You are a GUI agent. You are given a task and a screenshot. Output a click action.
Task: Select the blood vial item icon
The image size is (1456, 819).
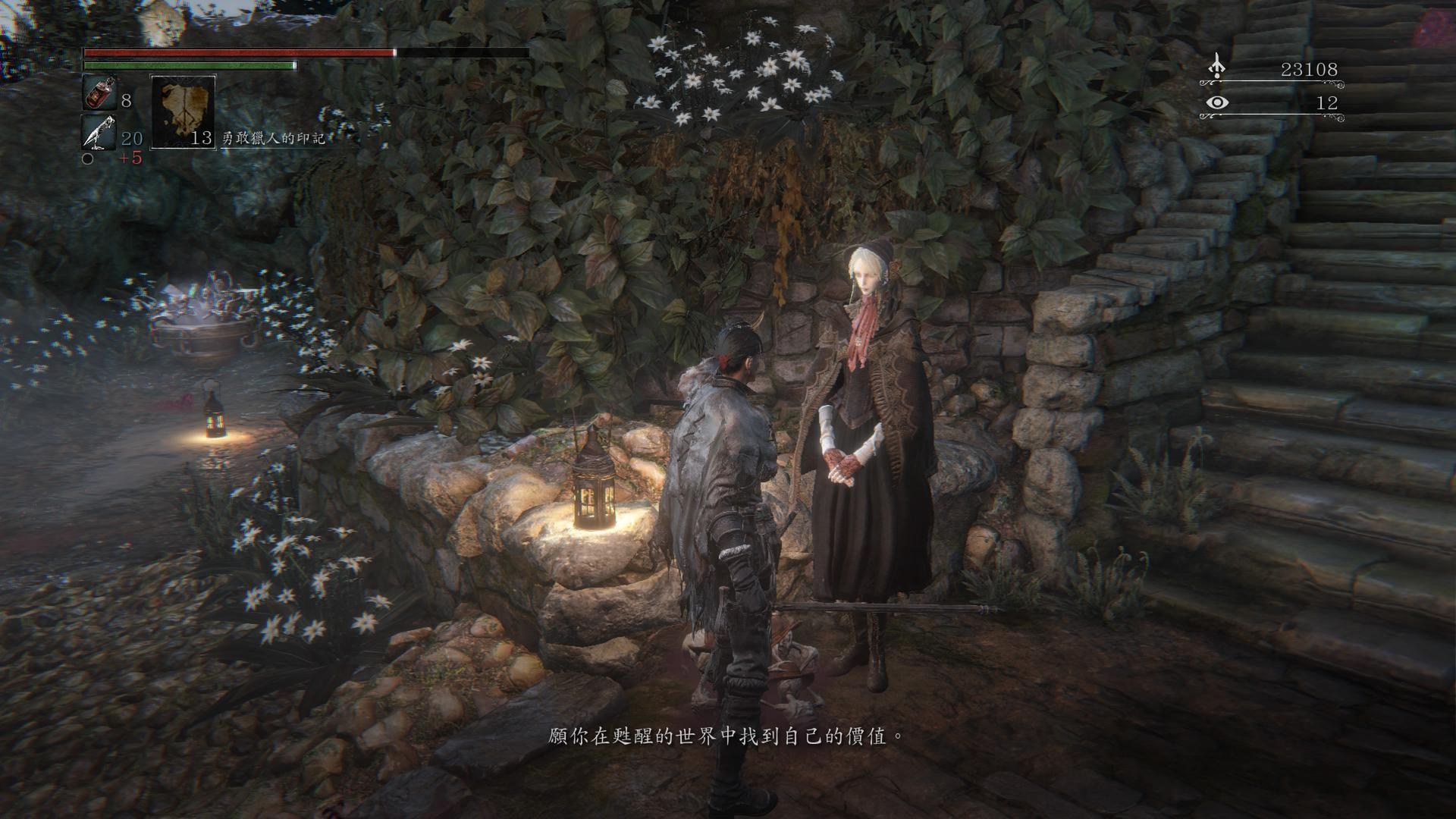(99, 94)
